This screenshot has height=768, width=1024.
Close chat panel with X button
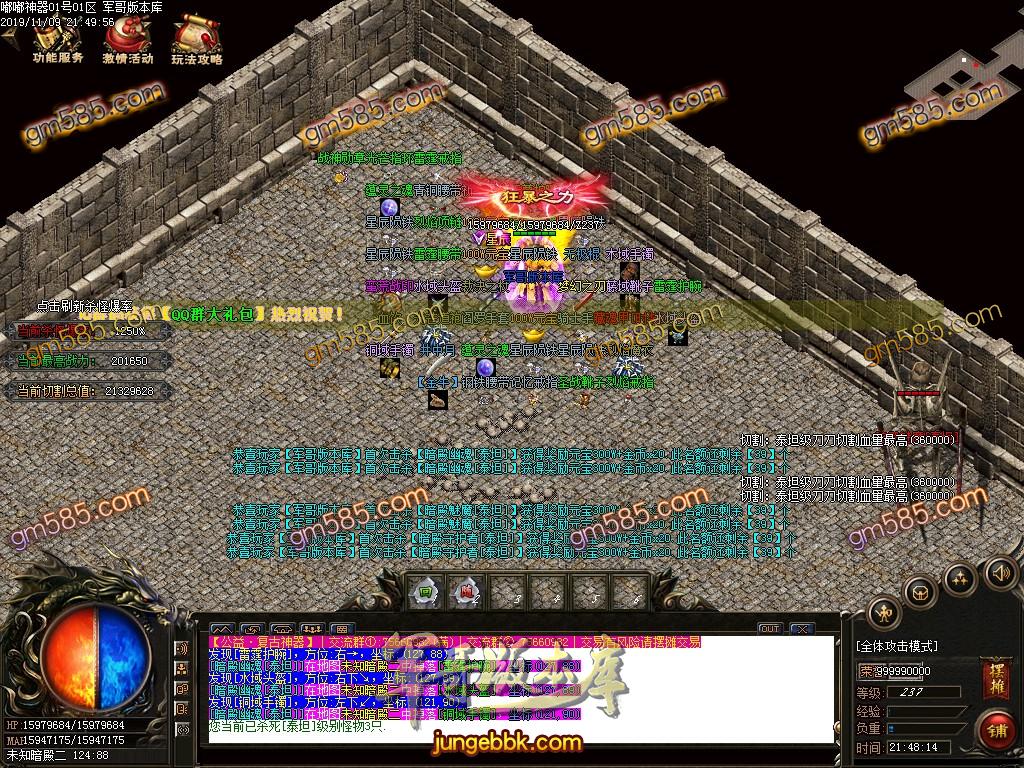pos(800,628)
